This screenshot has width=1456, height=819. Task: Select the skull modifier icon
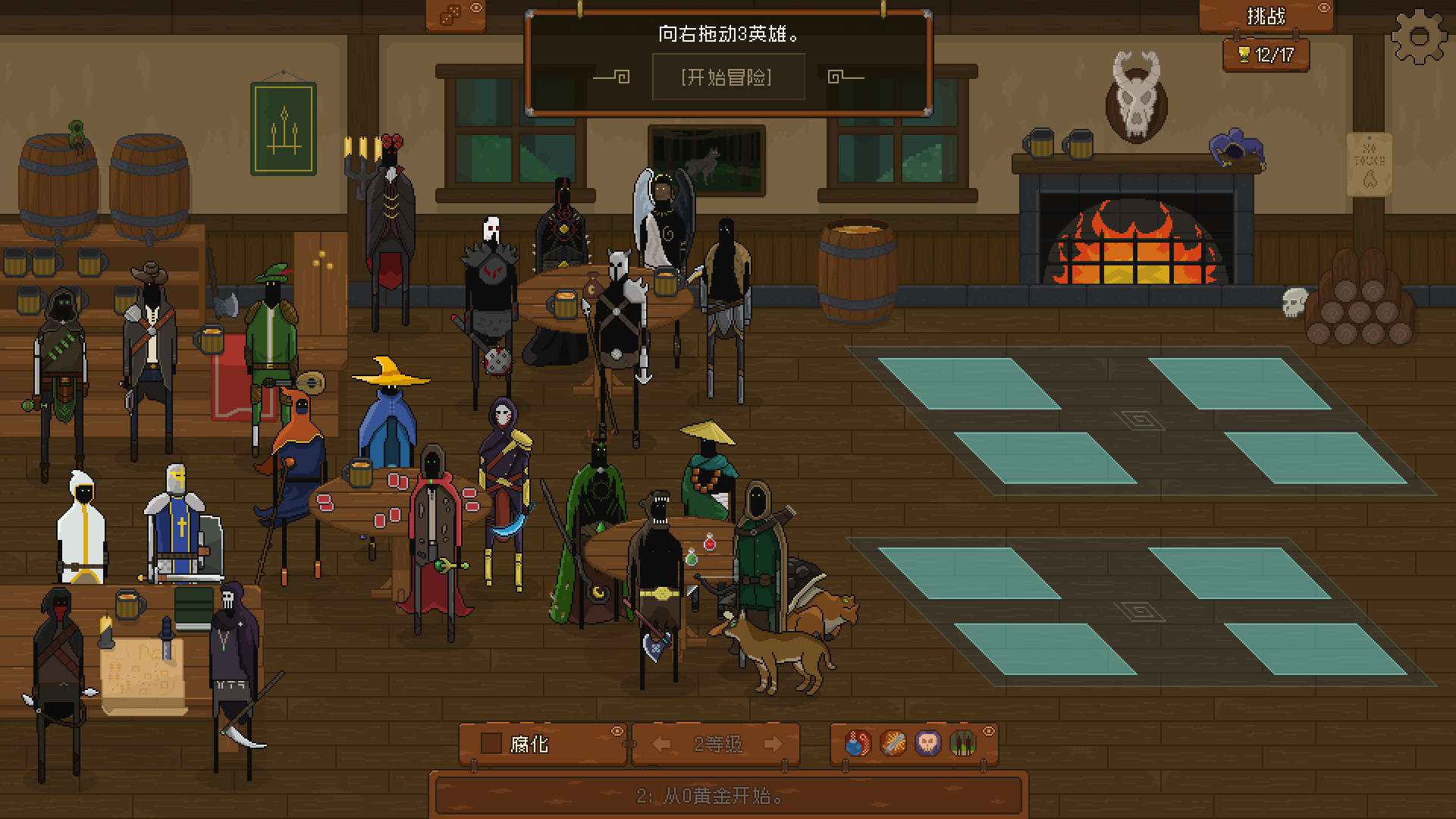point(927,743)
